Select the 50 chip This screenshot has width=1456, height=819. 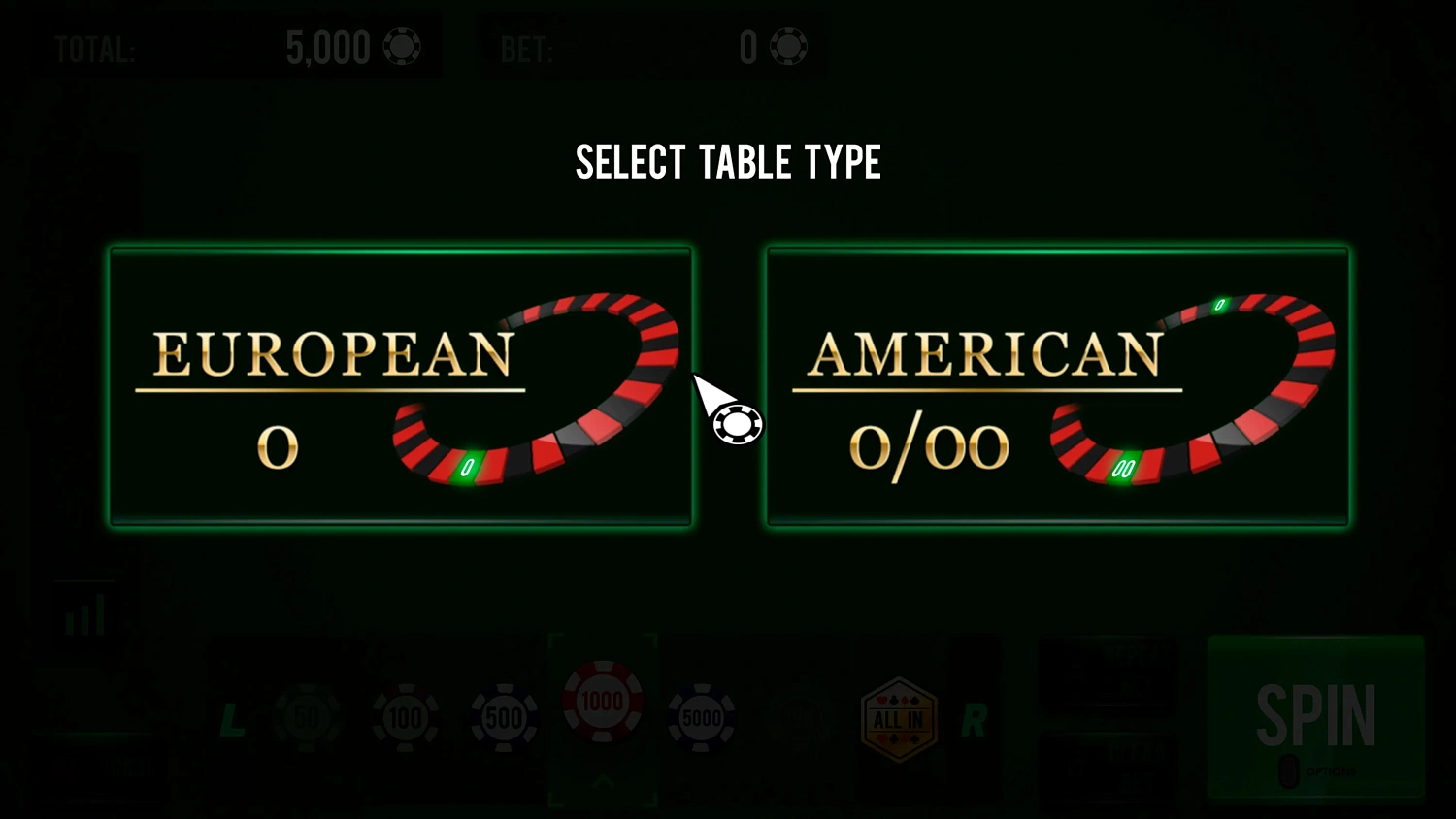click(306, 716)
